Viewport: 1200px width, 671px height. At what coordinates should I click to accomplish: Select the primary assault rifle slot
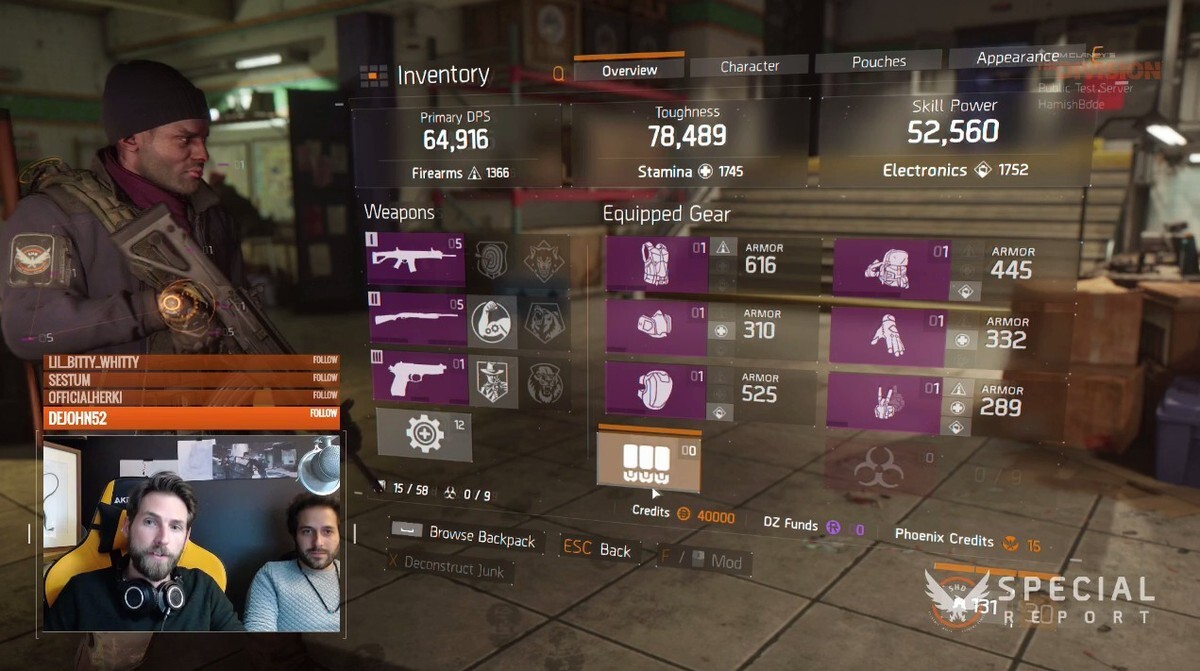(416, 259)
